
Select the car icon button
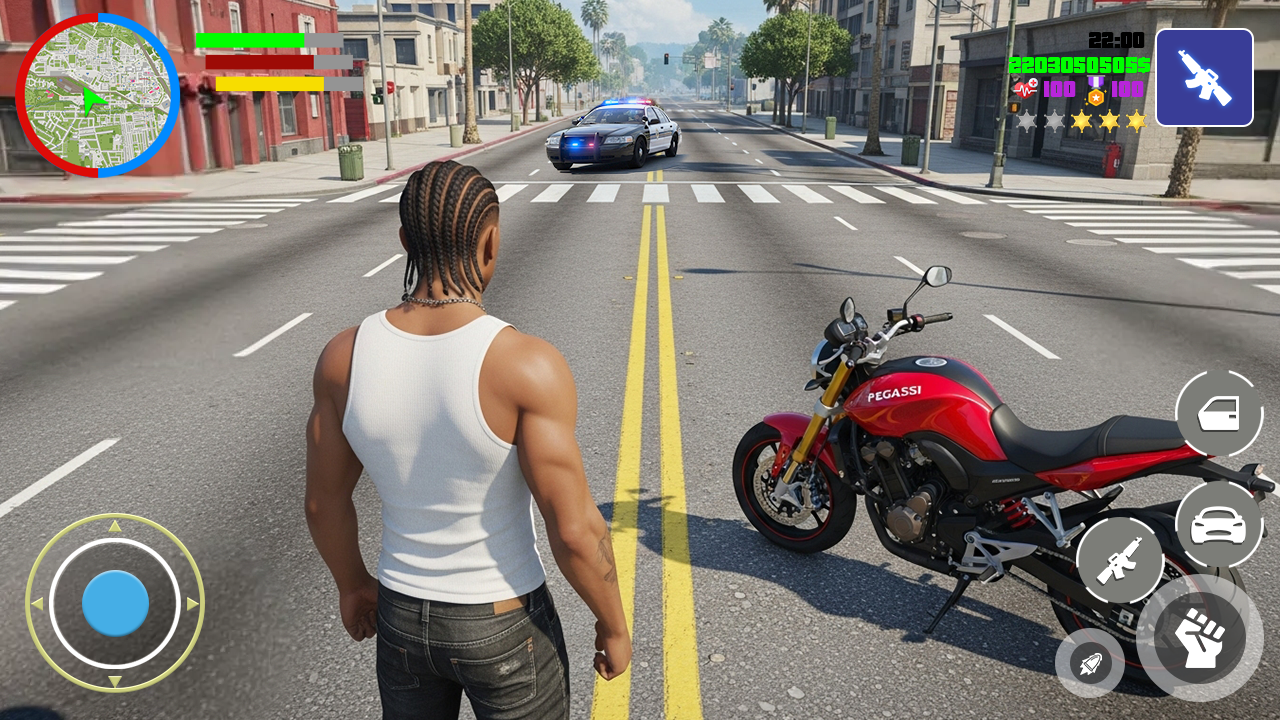click(1218, 525)
